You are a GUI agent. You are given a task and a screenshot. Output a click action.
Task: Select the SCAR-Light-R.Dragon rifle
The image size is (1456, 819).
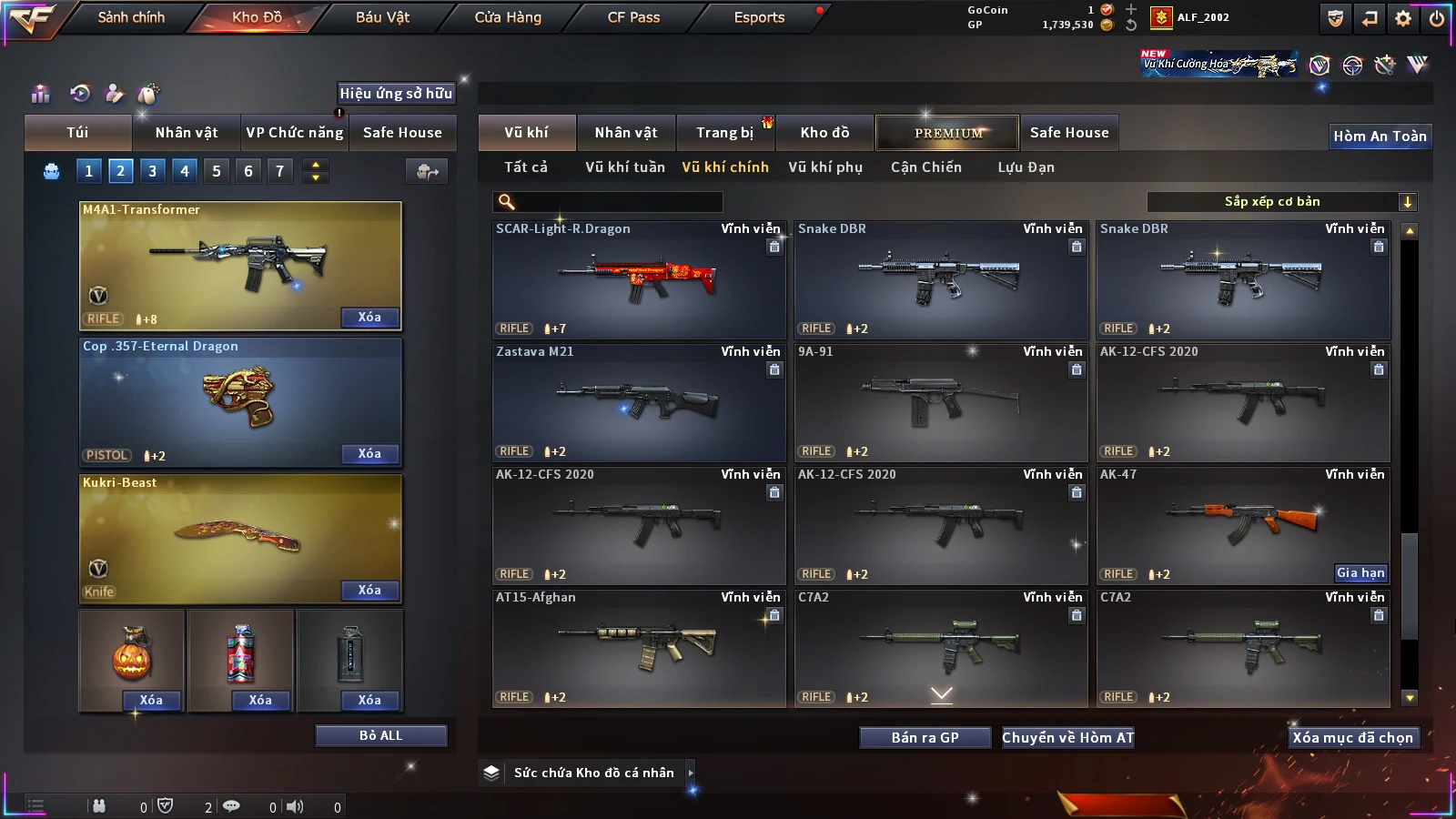point(639,280)
